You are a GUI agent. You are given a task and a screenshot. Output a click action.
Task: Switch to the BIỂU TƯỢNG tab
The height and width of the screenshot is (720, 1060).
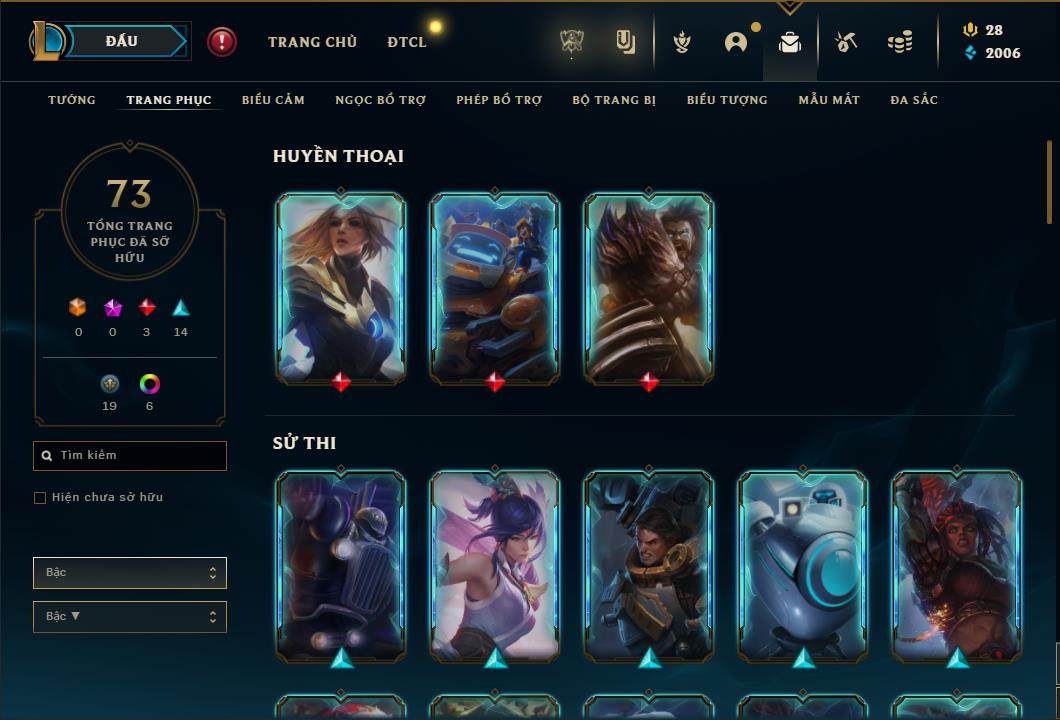click(x=727, y=100)
